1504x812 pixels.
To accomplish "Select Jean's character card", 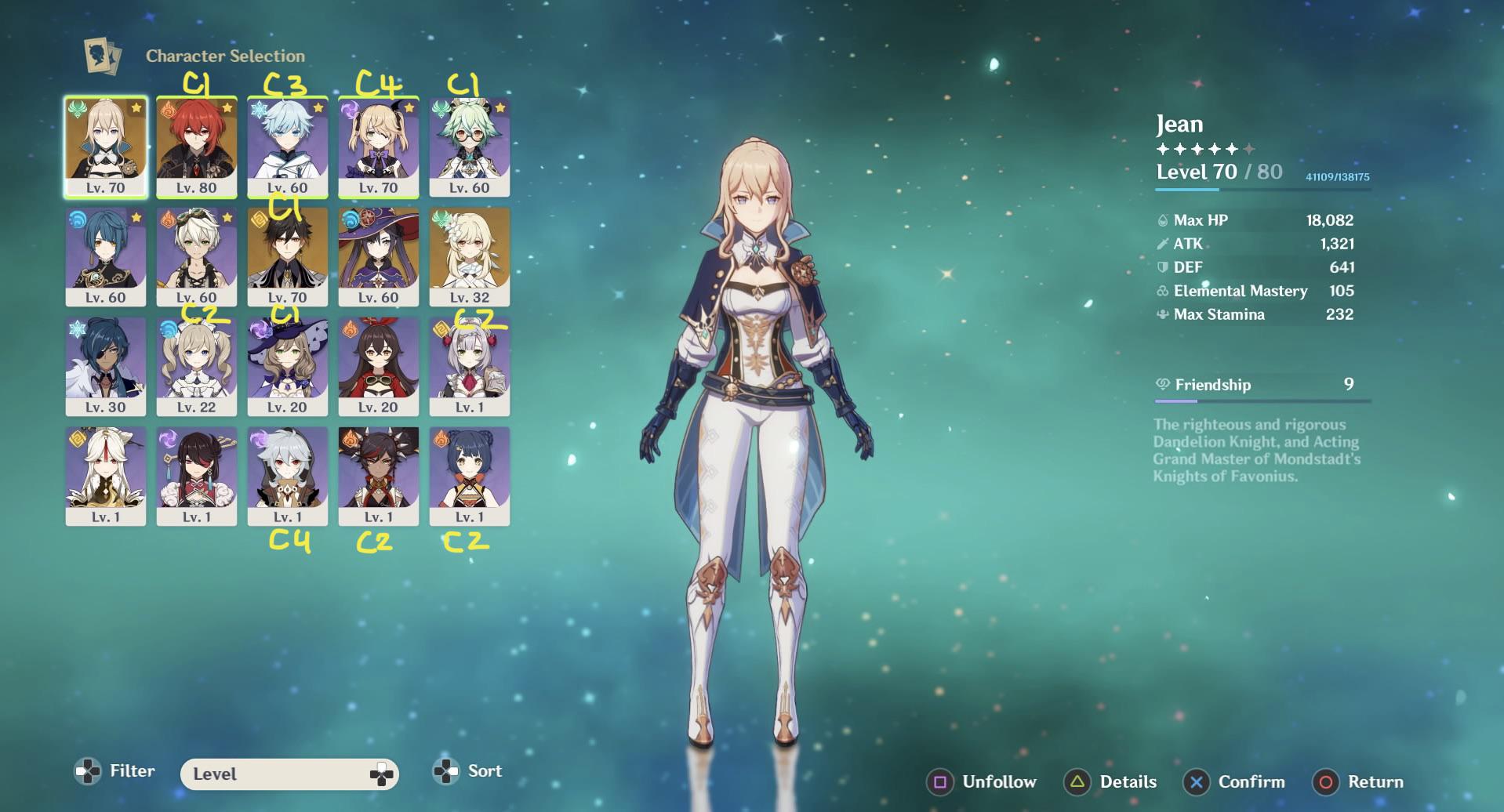I will [105, 147].
